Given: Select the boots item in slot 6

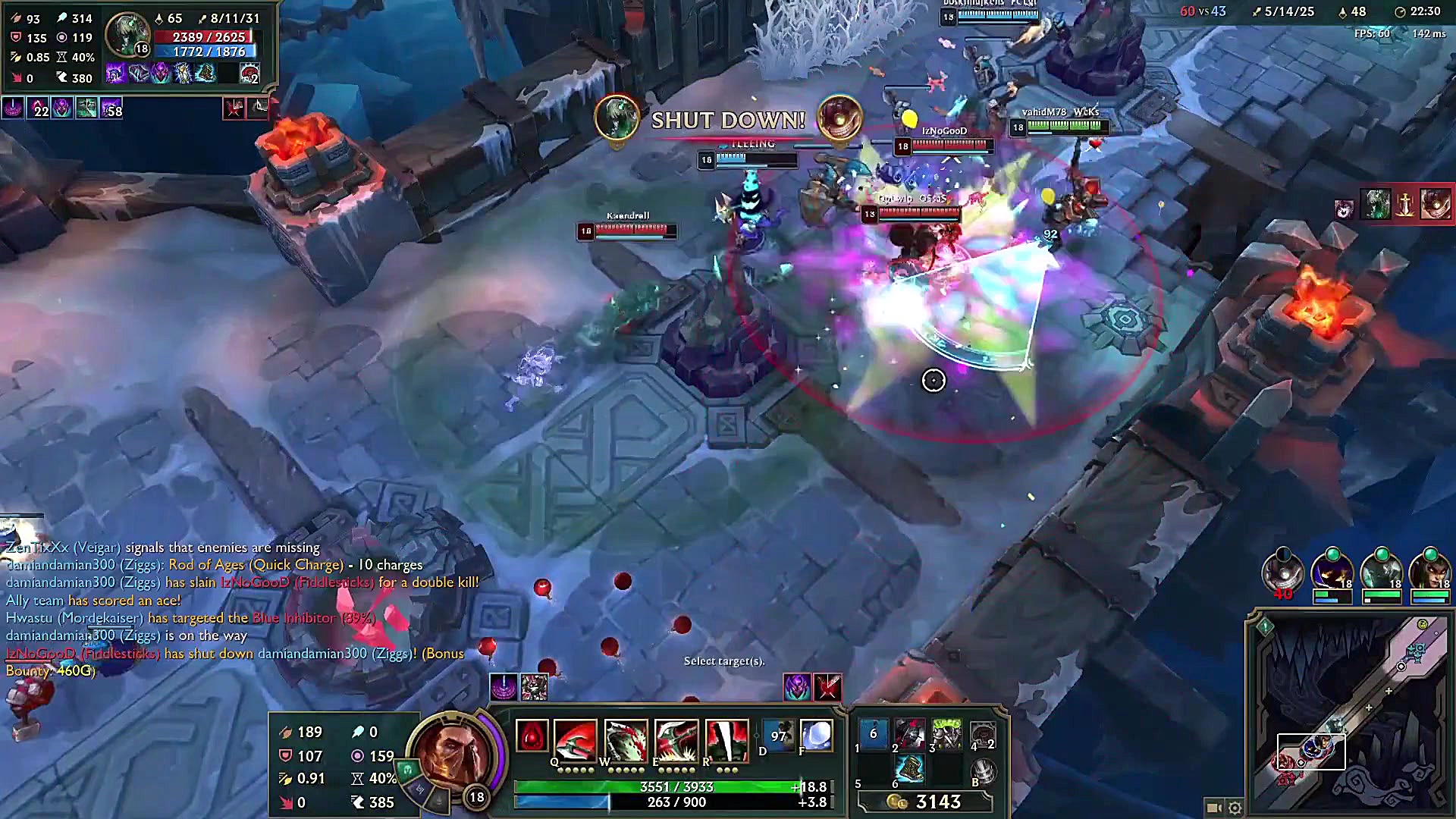Looking at the screenshot, I should (x=909, y=770).
